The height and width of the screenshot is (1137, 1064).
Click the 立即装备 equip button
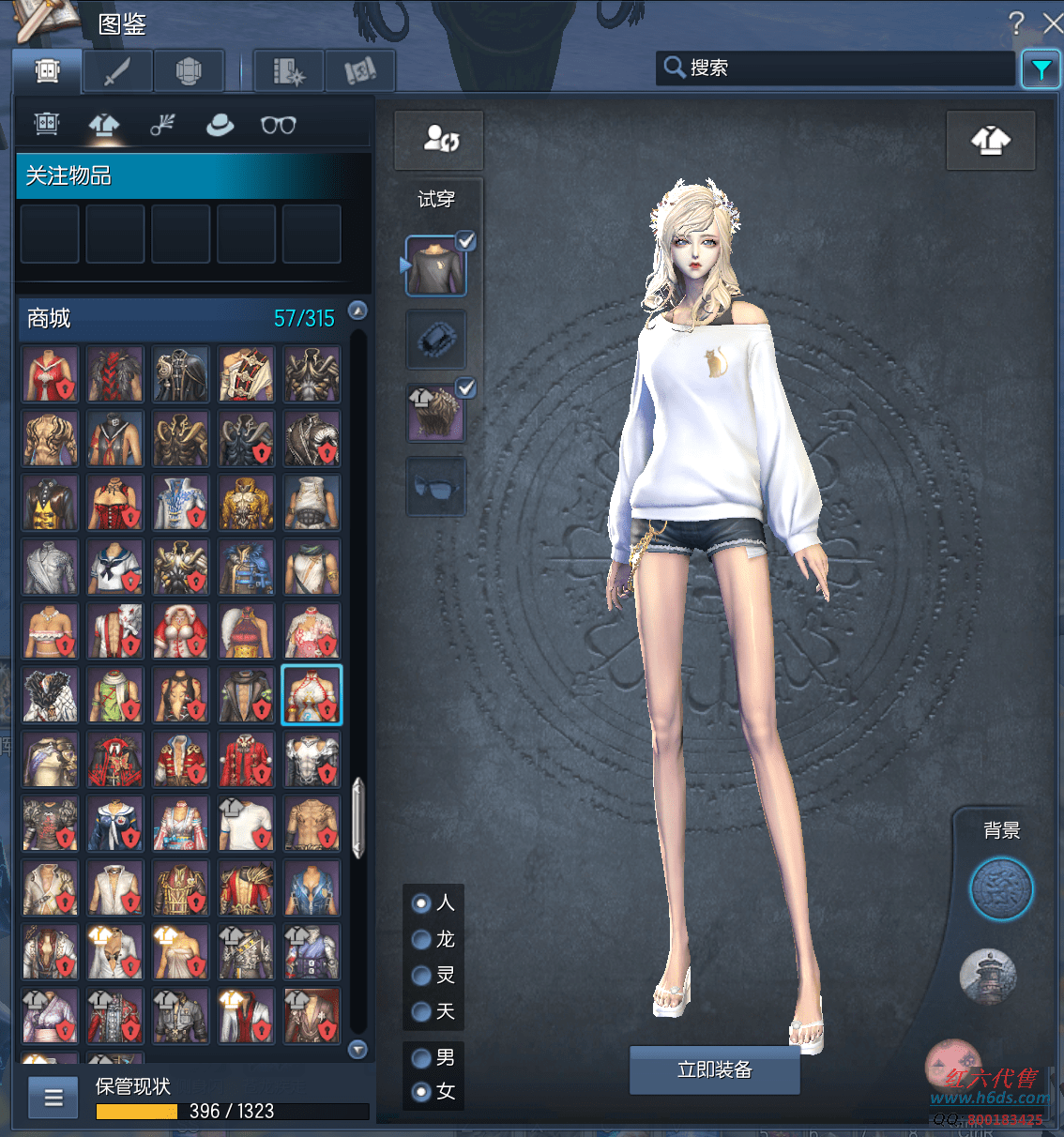714,1069
